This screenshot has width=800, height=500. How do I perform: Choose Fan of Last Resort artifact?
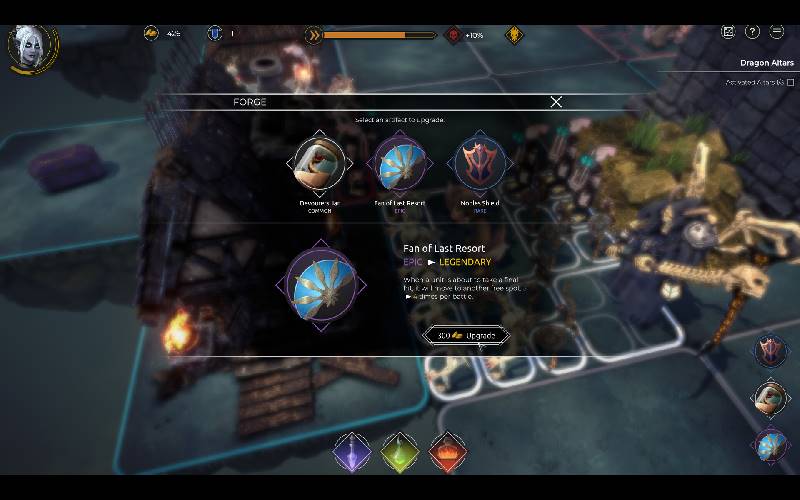[x=399, y=163]
